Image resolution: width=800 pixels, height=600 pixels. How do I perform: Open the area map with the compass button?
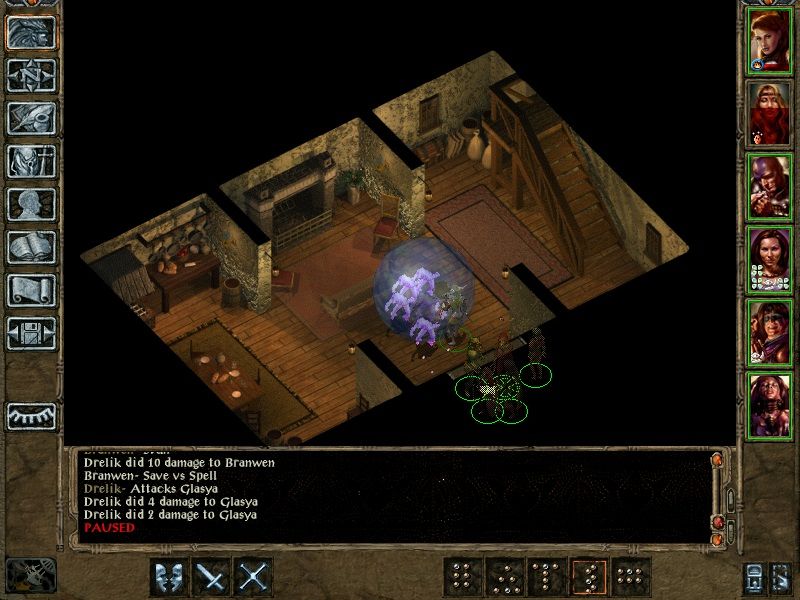tap(31, 75)
